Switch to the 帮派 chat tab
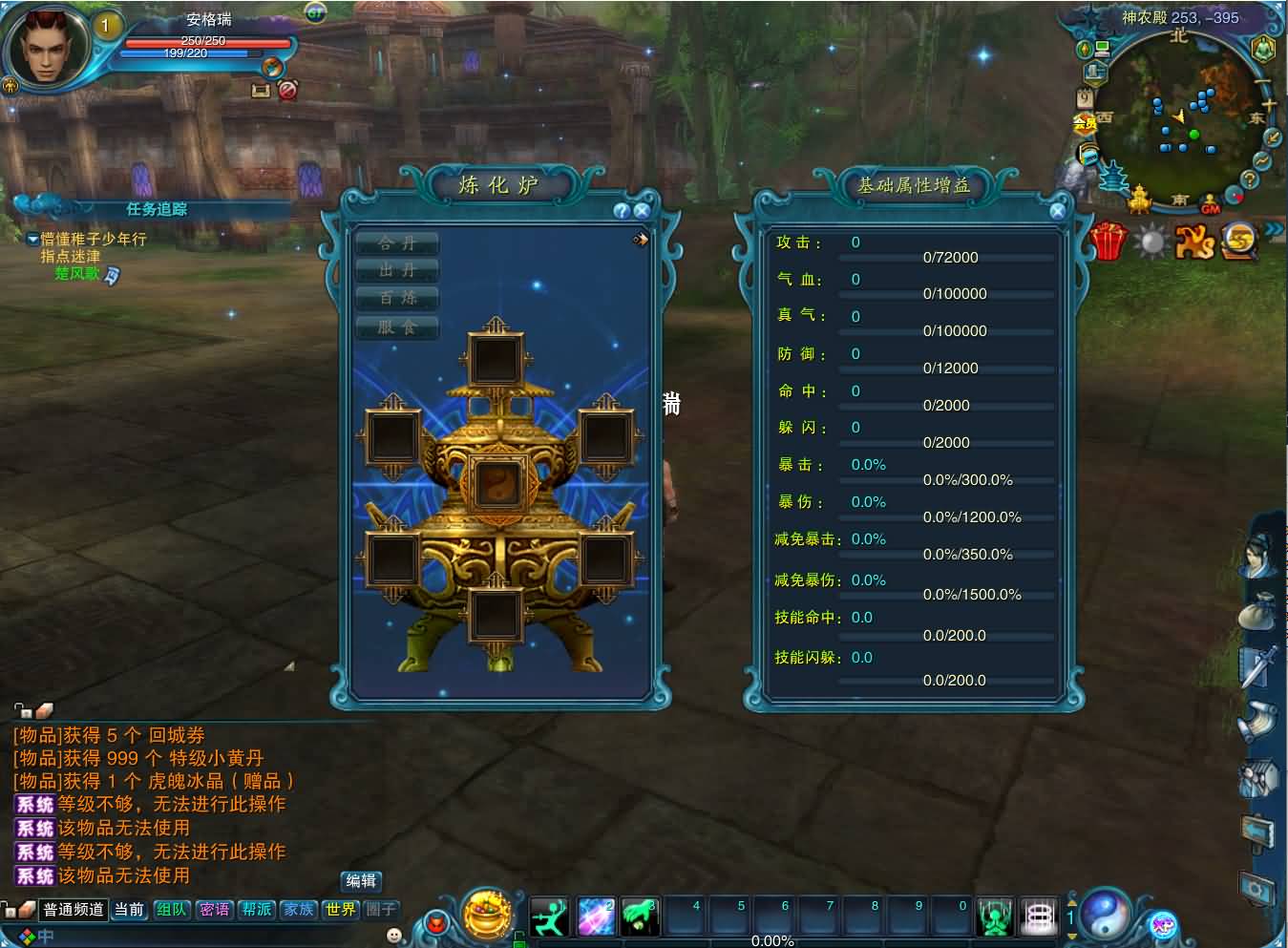Screen dimensions: 1288x948 (256, 910)
